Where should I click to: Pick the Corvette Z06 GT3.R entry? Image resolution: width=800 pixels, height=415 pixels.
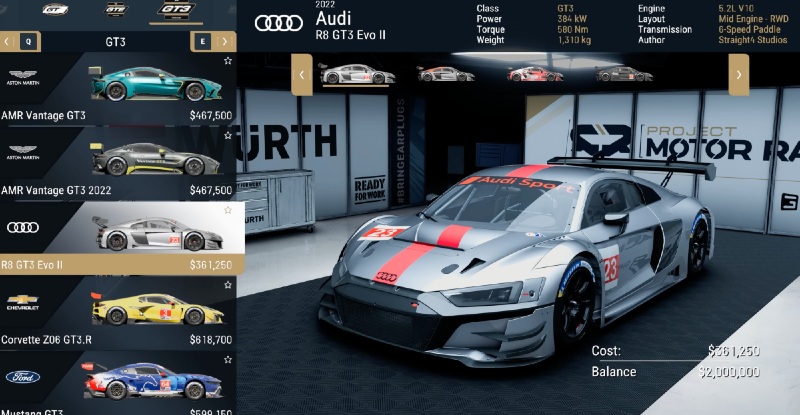point(118,313)
